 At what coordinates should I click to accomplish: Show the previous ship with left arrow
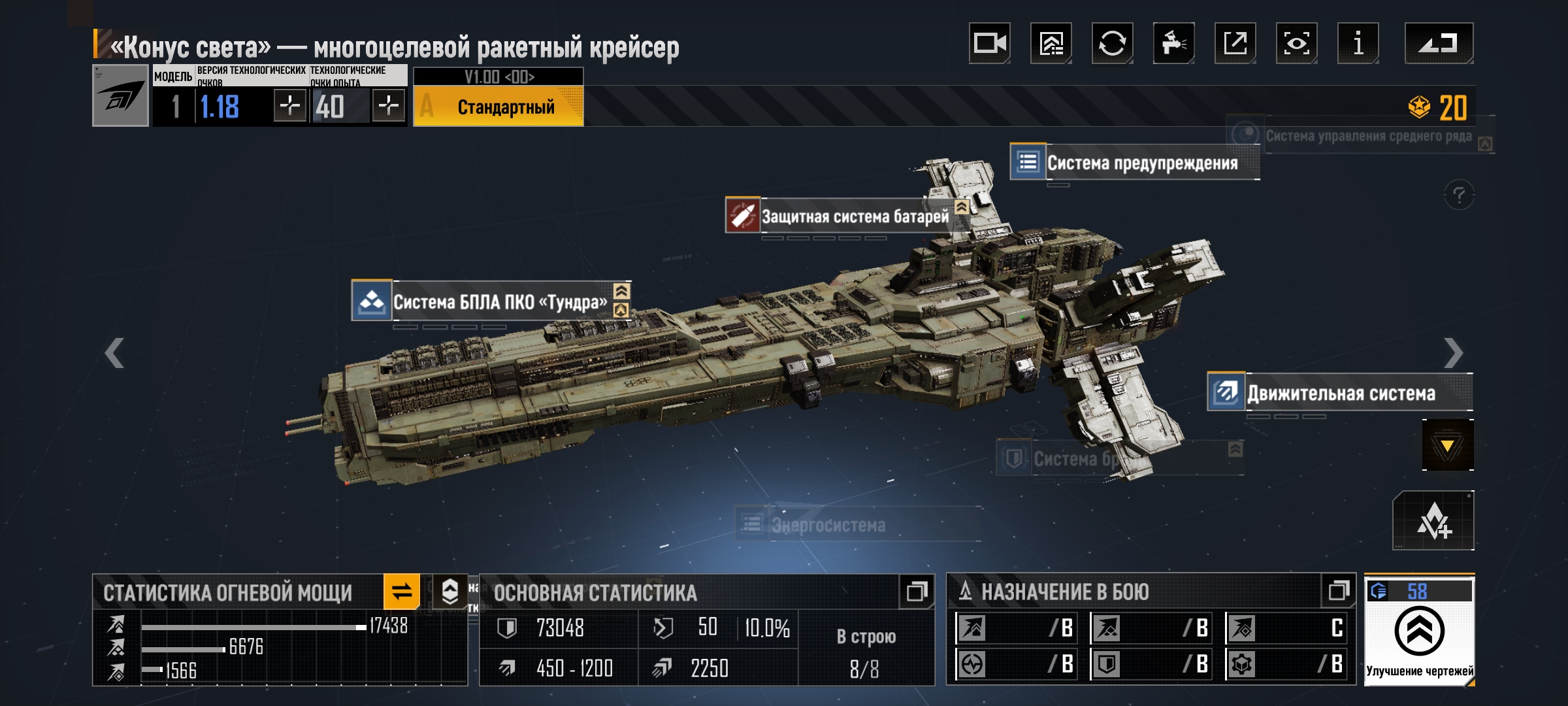114,353
